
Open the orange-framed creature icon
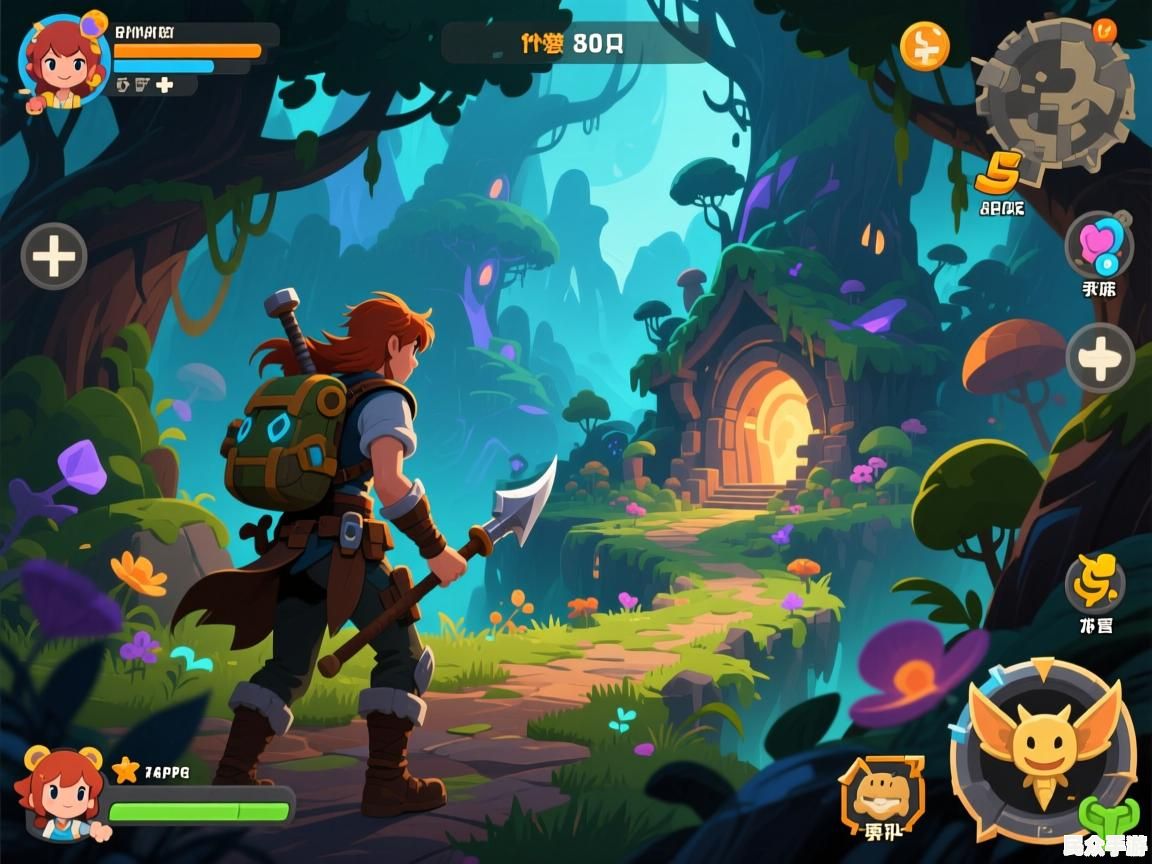coord(881,793)
